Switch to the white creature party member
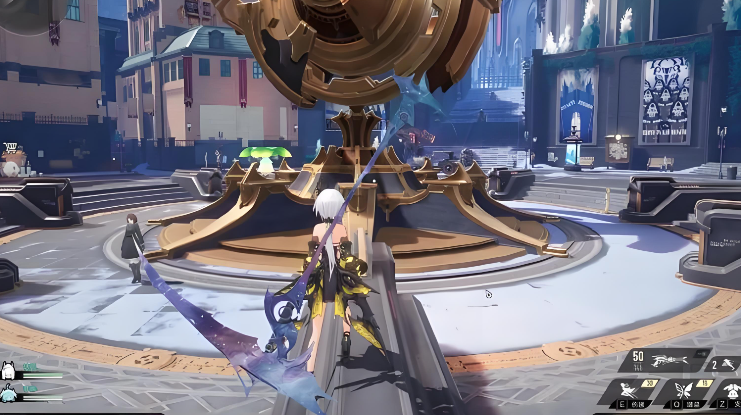 pyautogui.click(x=7, y=371)
